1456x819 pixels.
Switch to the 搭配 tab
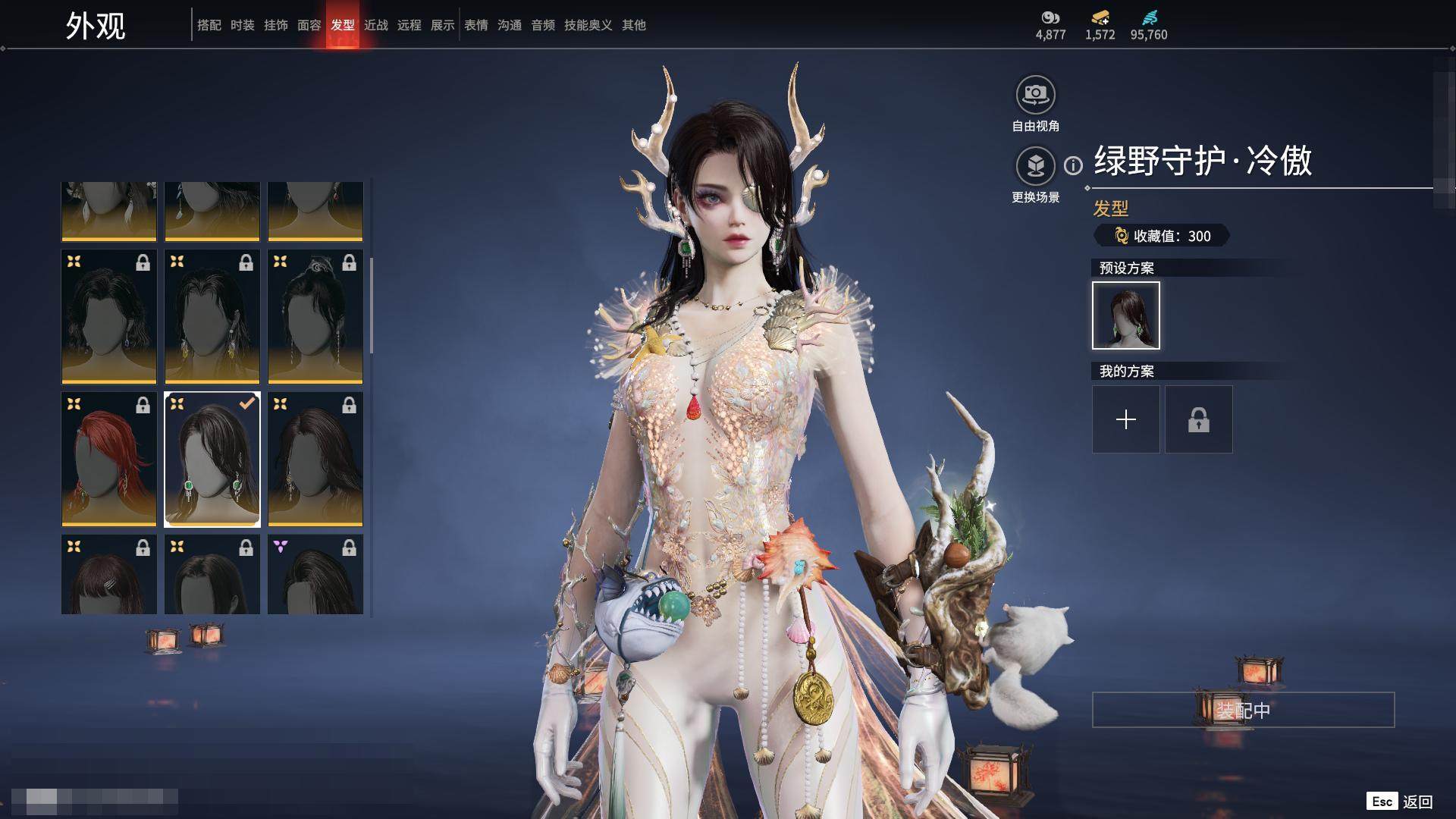click(x=209, y=25)
